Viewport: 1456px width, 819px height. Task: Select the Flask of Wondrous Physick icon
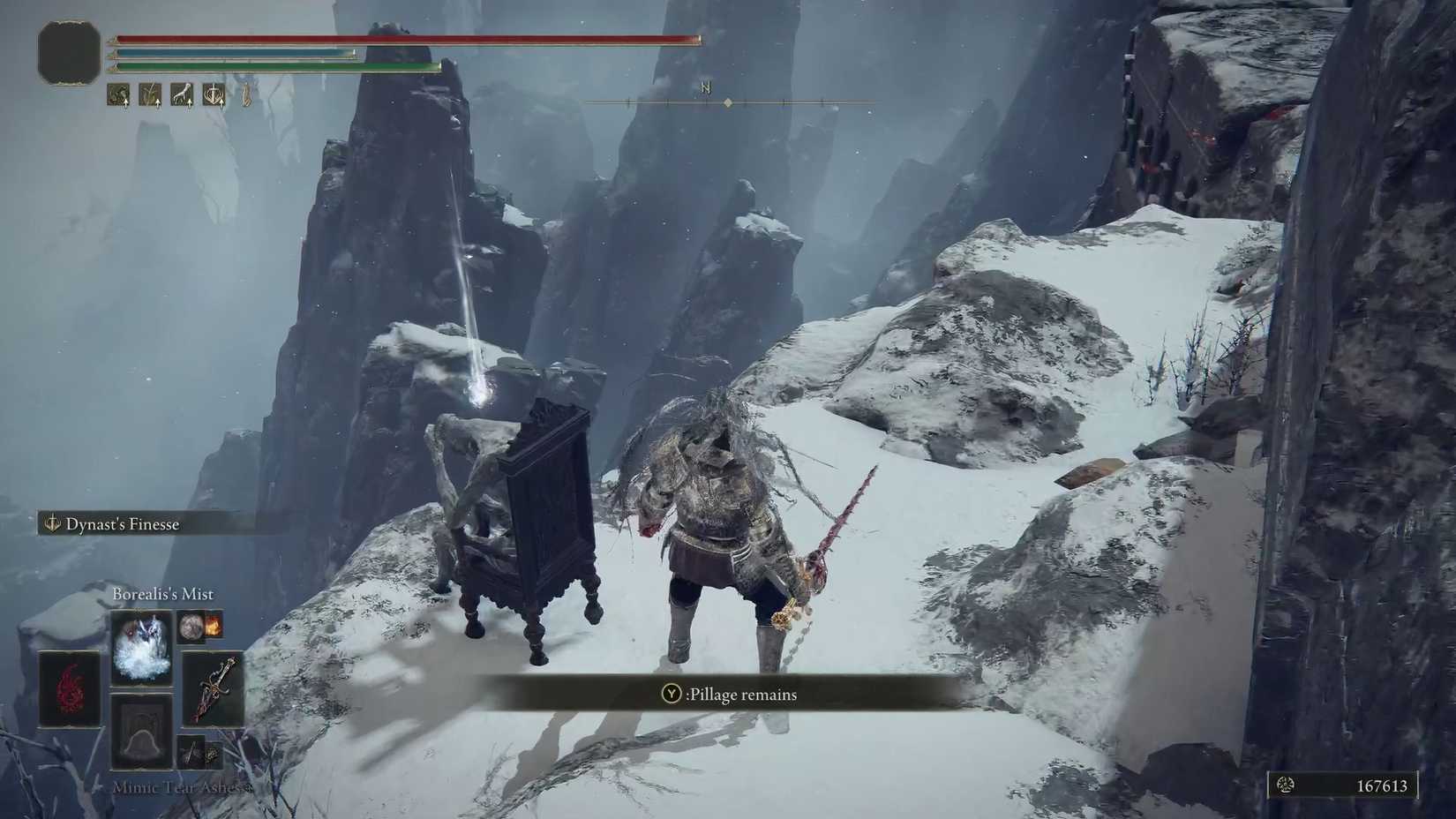191,627
